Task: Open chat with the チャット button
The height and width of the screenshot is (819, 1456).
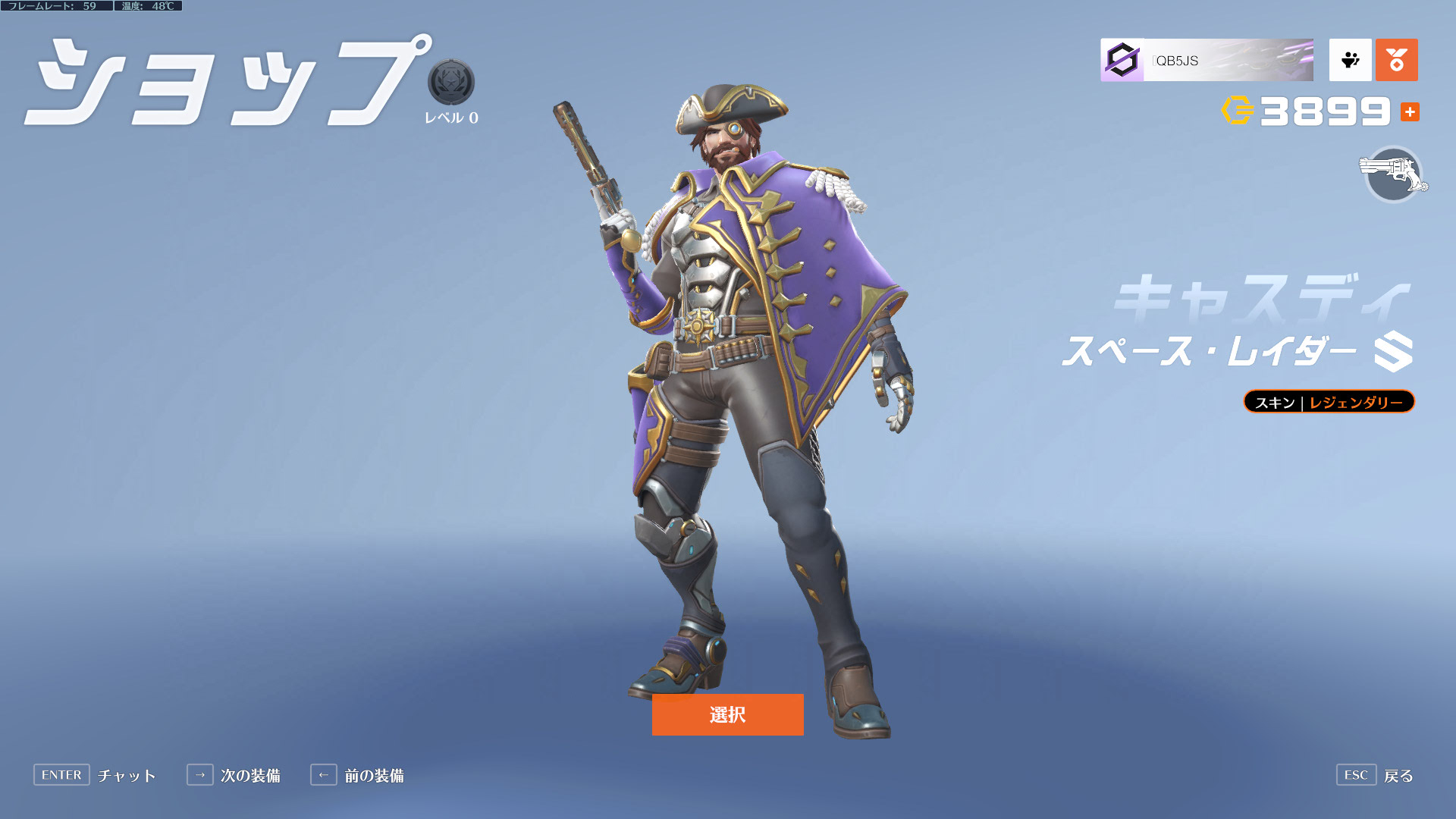Action: (x=95, y=775)
